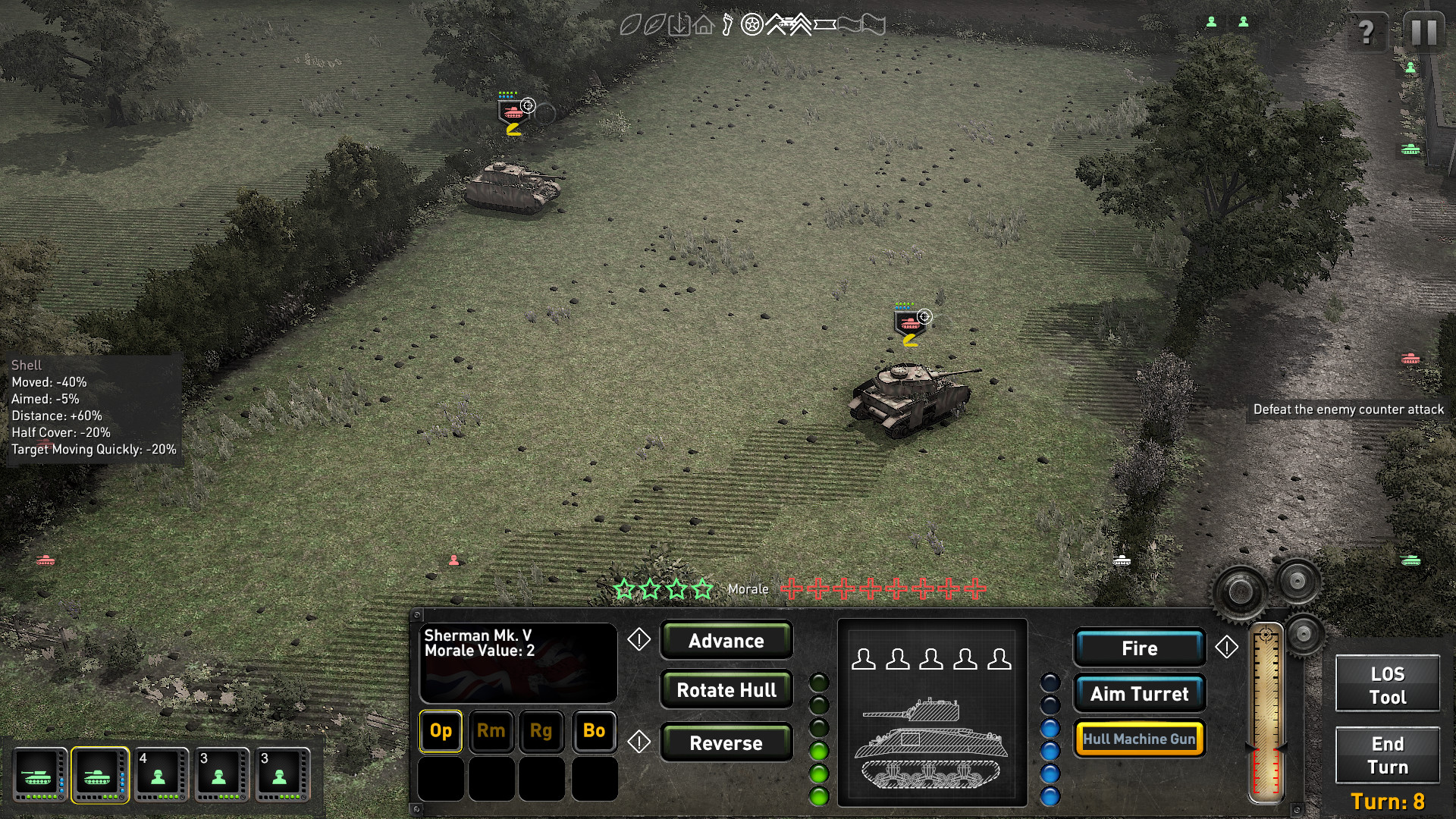Click the download arrow icon up top
The height and width of the screenshot is (819, 1456).
pyautogui.click(x=679, y=24)
